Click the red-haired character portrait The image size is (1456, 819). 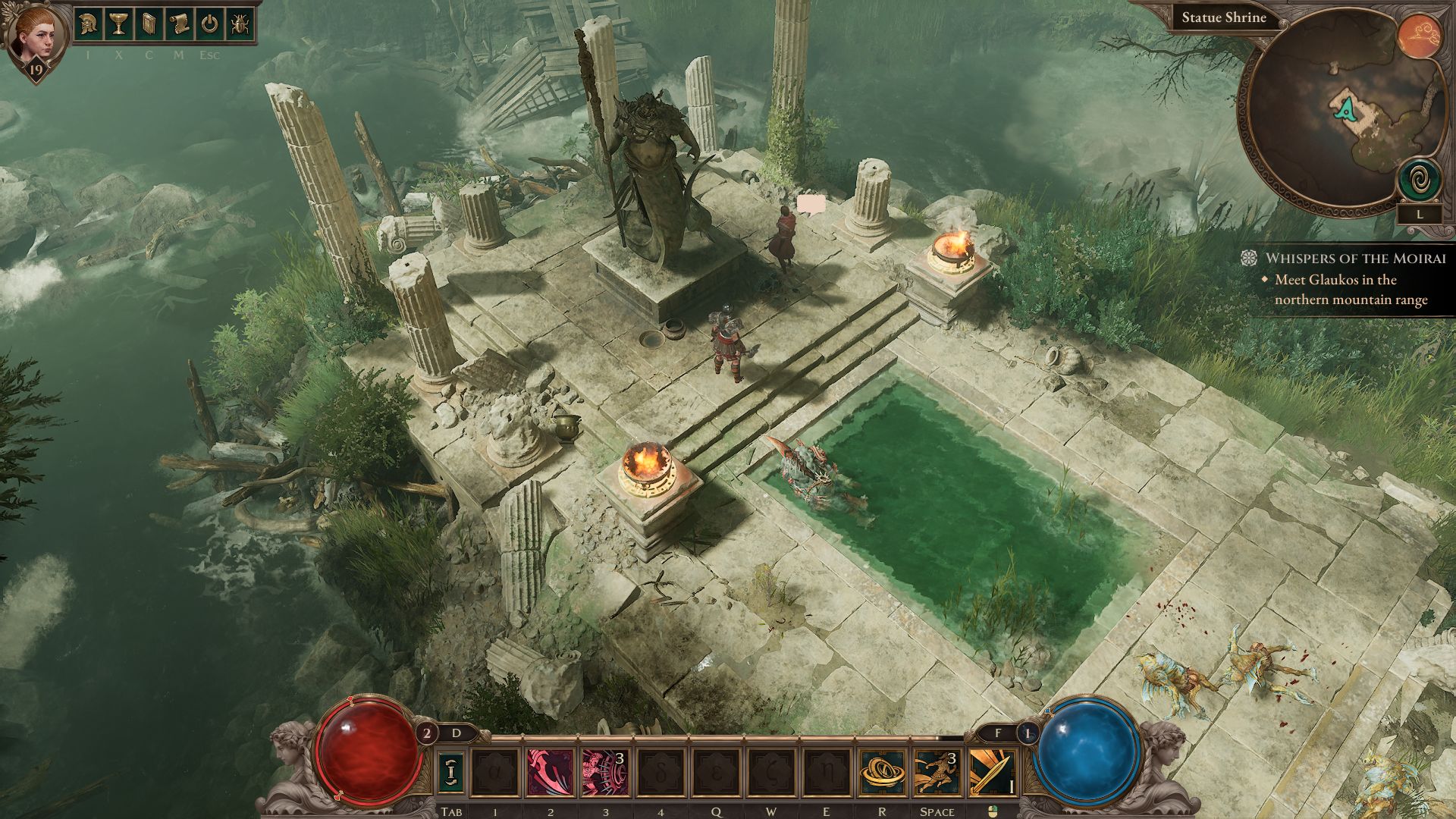[x=36, y=36]
